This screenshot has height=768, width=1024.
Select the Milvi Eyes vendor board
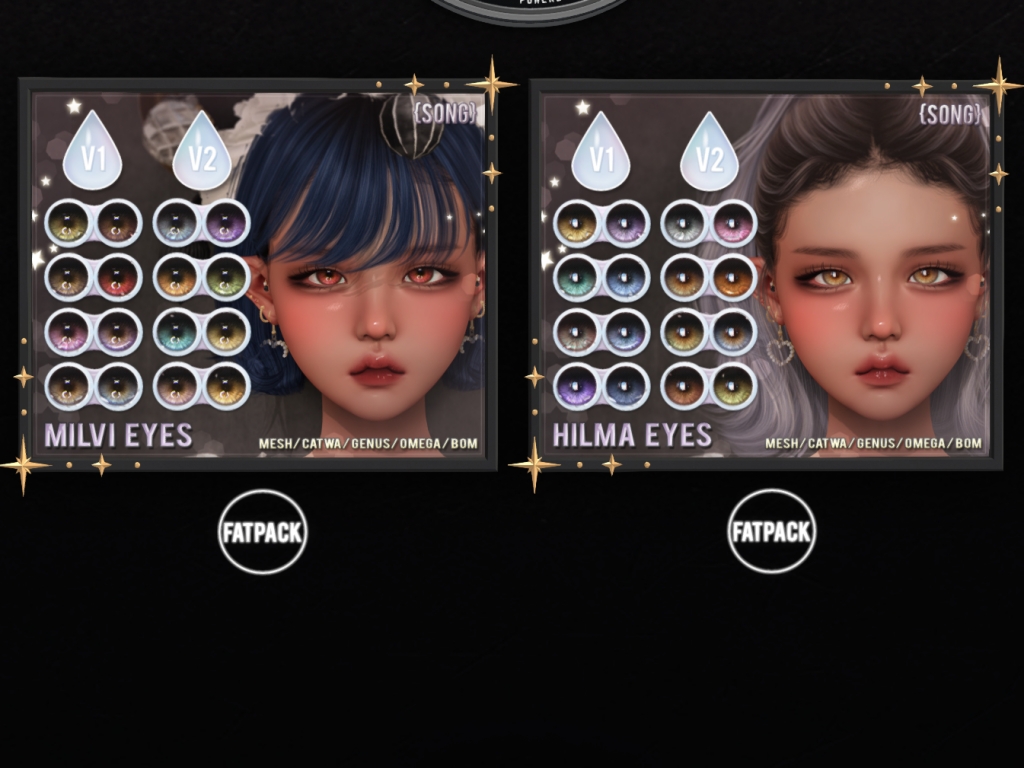pos(258,274)
